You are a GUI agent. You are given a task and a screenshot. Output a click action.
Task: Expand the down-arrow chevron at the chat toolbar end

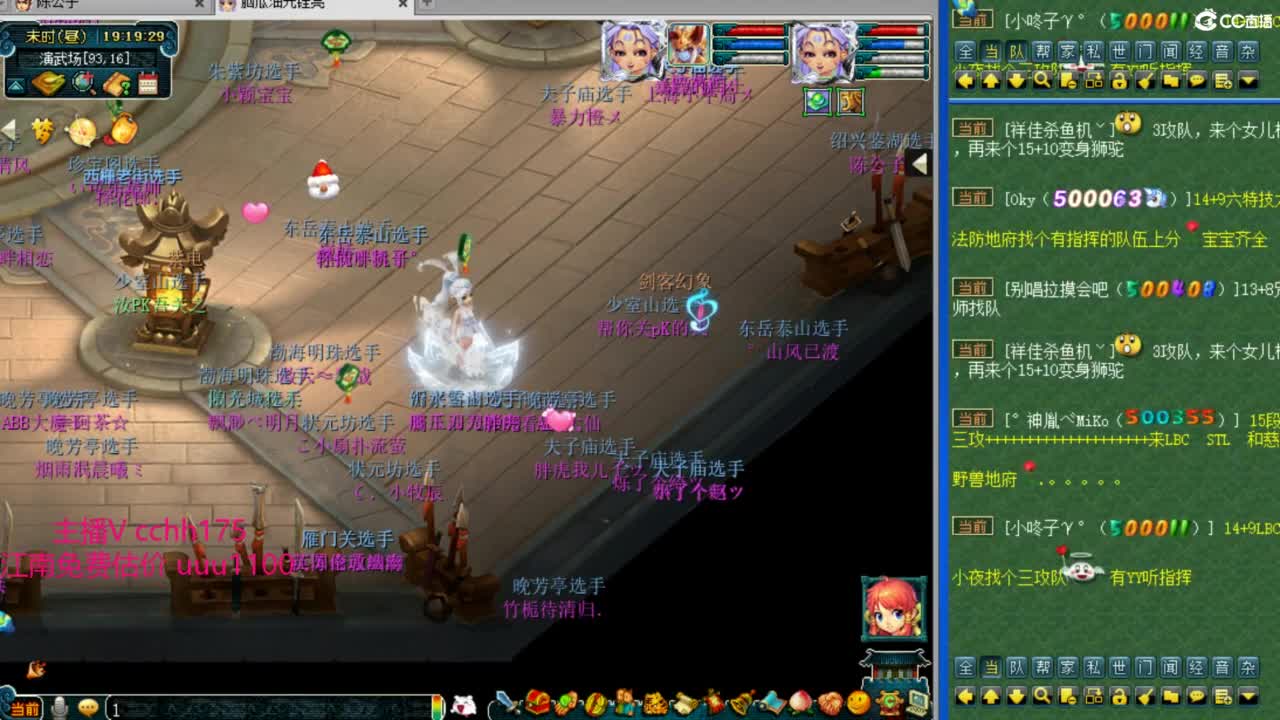1248,697
